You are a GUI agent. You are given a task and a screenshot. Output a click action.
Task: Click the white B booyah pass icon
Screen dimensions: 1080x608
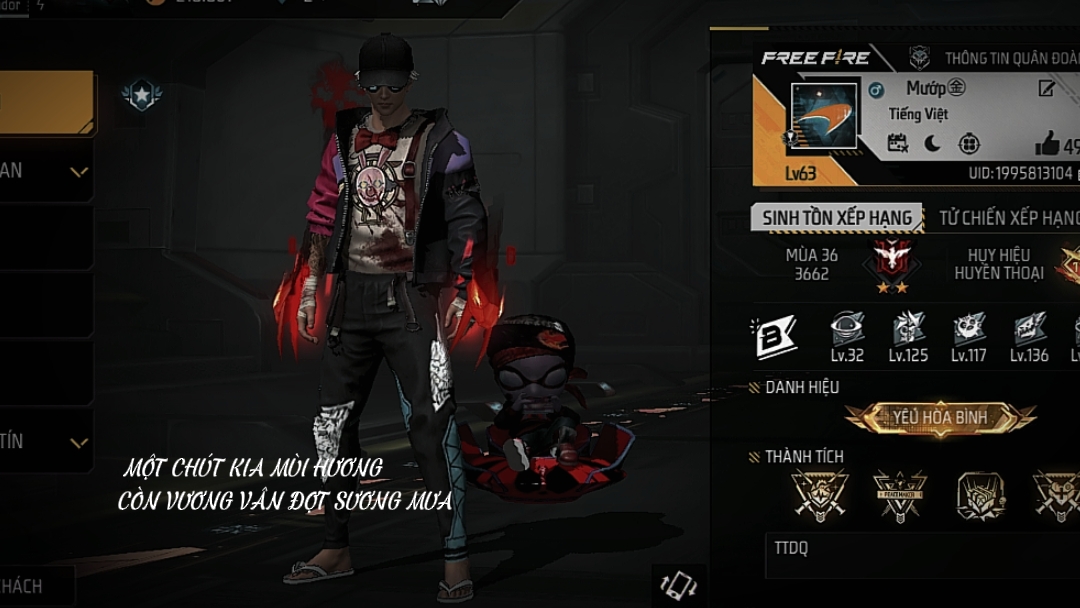click(774, 337)
